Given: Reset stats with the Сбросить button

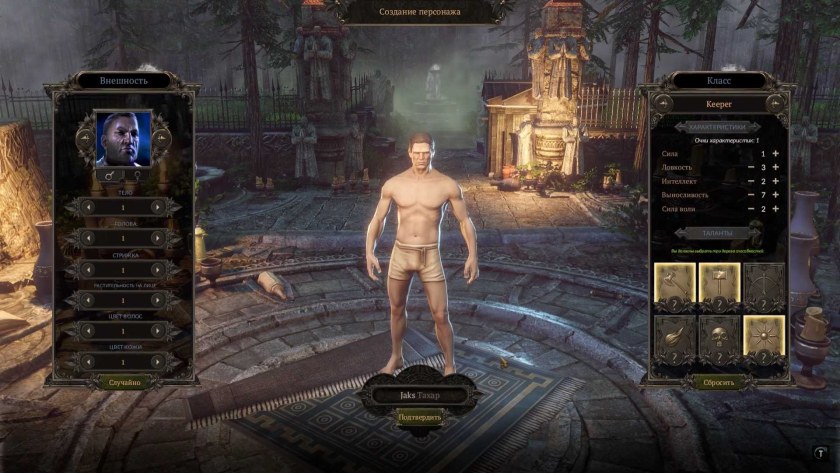Looking at the screenshot, I should click(x=718, y=382).
